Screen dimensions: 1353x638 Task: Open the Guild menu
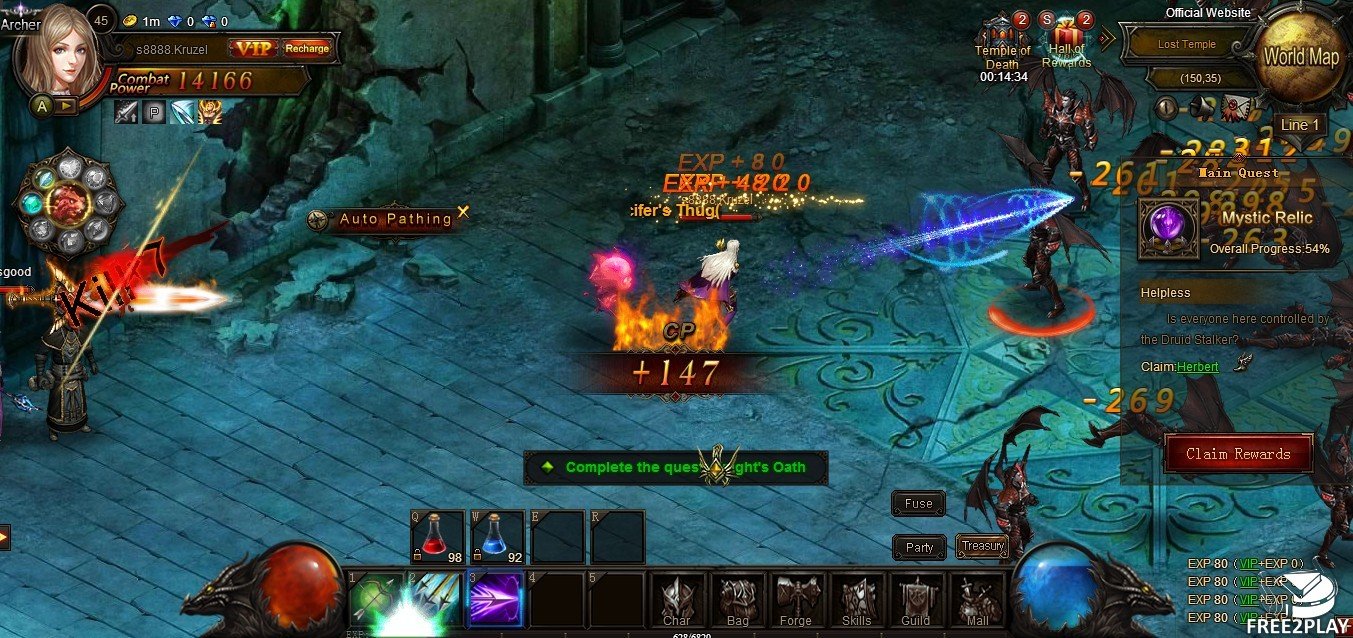click(x=916, y=601)
